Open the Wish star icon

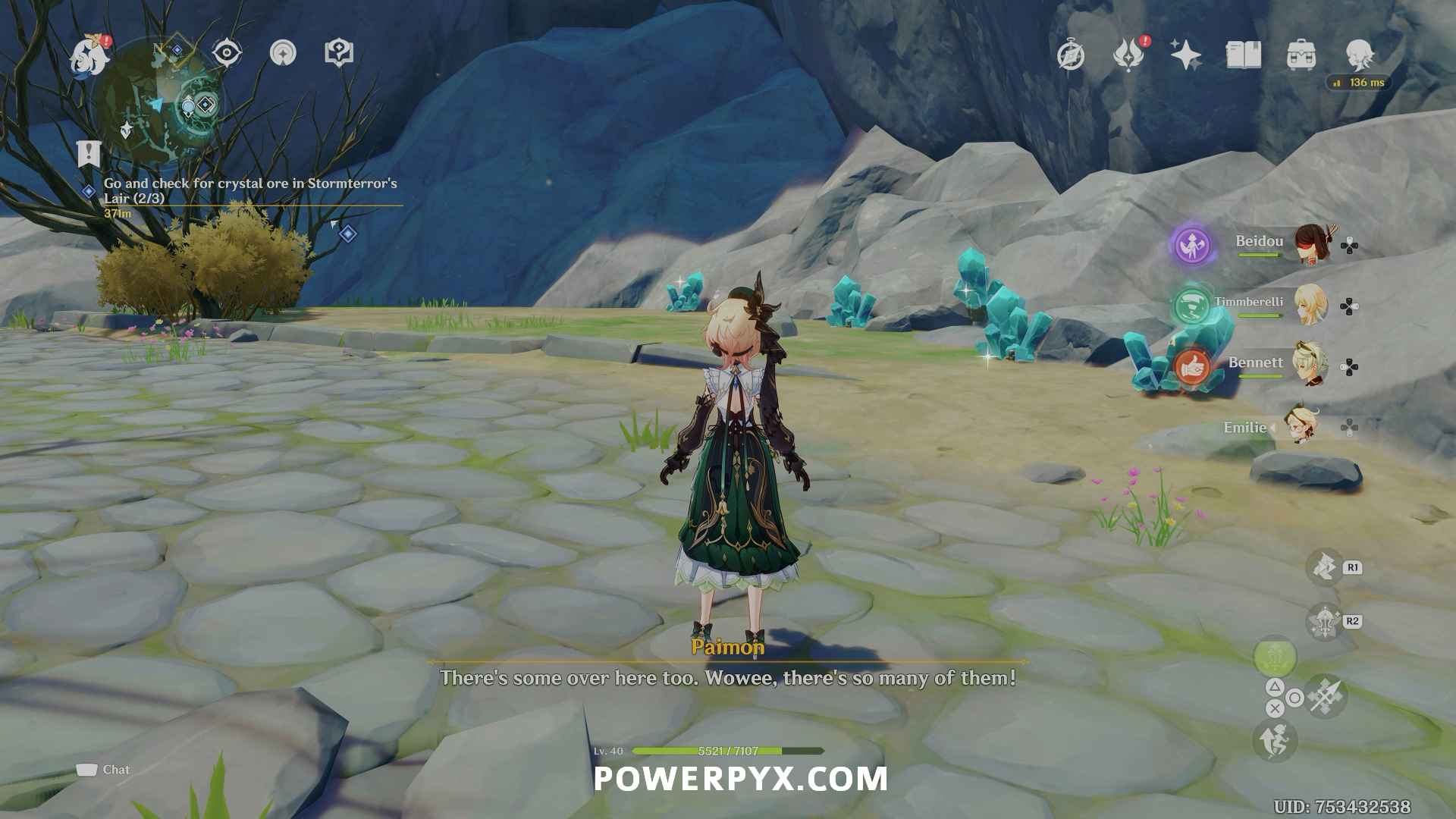pos(1185,55)
